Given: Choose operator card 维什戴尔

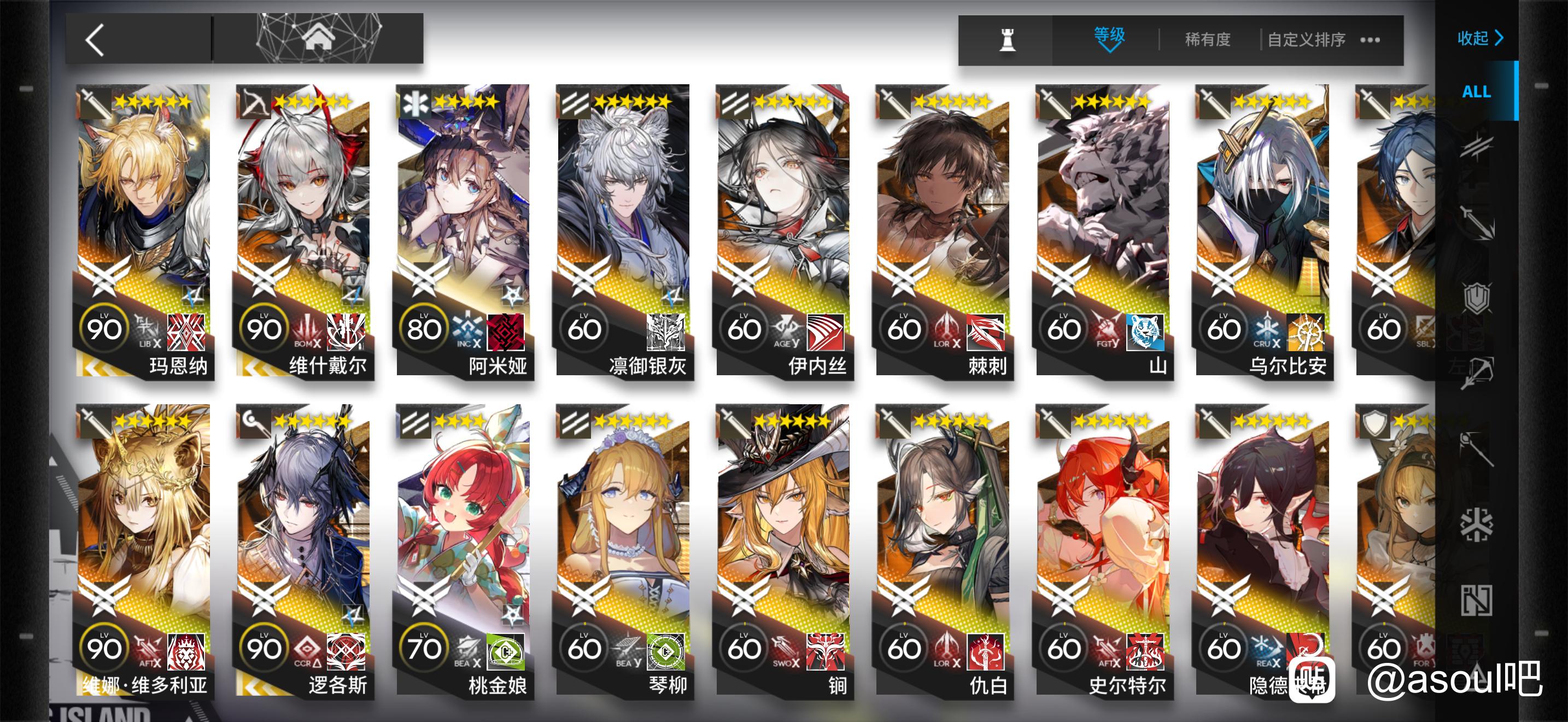Looking at the screenshot, I should click(303, 231).
